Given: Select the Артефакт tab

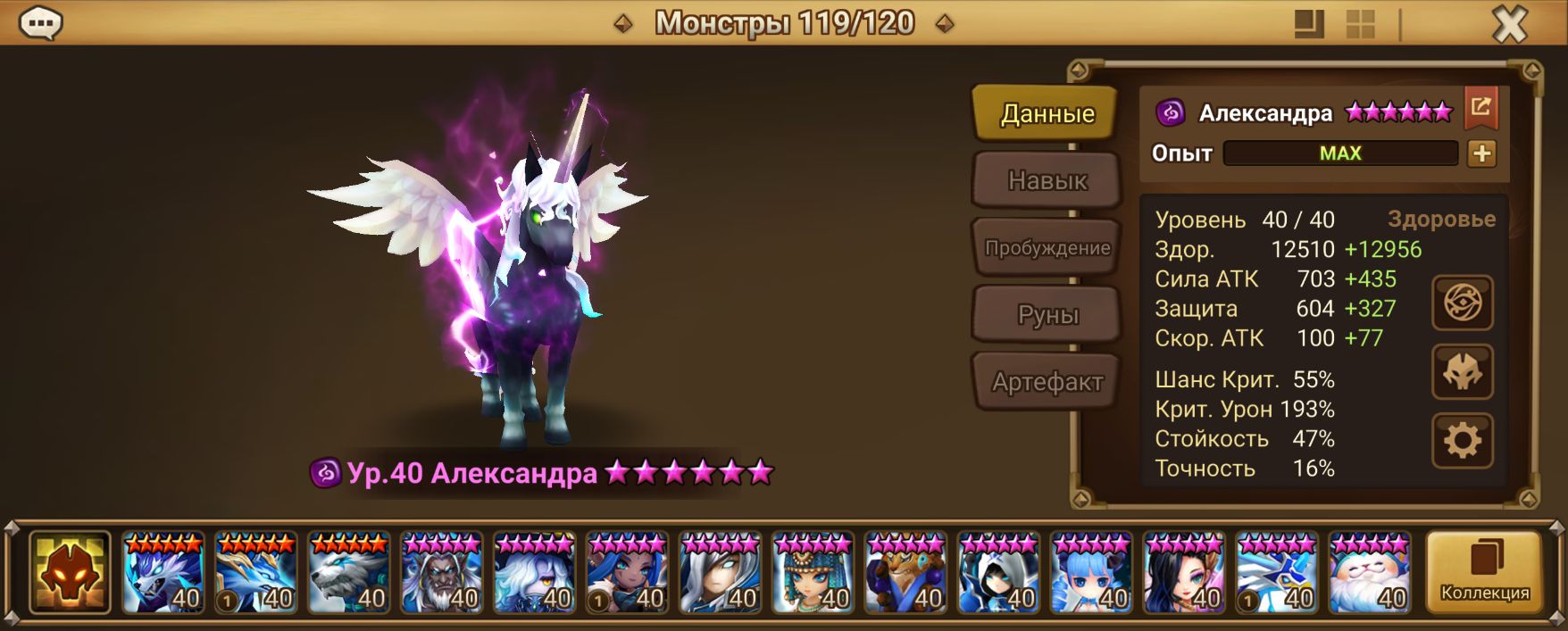Looking at the screenshot, I should 1047,382.
